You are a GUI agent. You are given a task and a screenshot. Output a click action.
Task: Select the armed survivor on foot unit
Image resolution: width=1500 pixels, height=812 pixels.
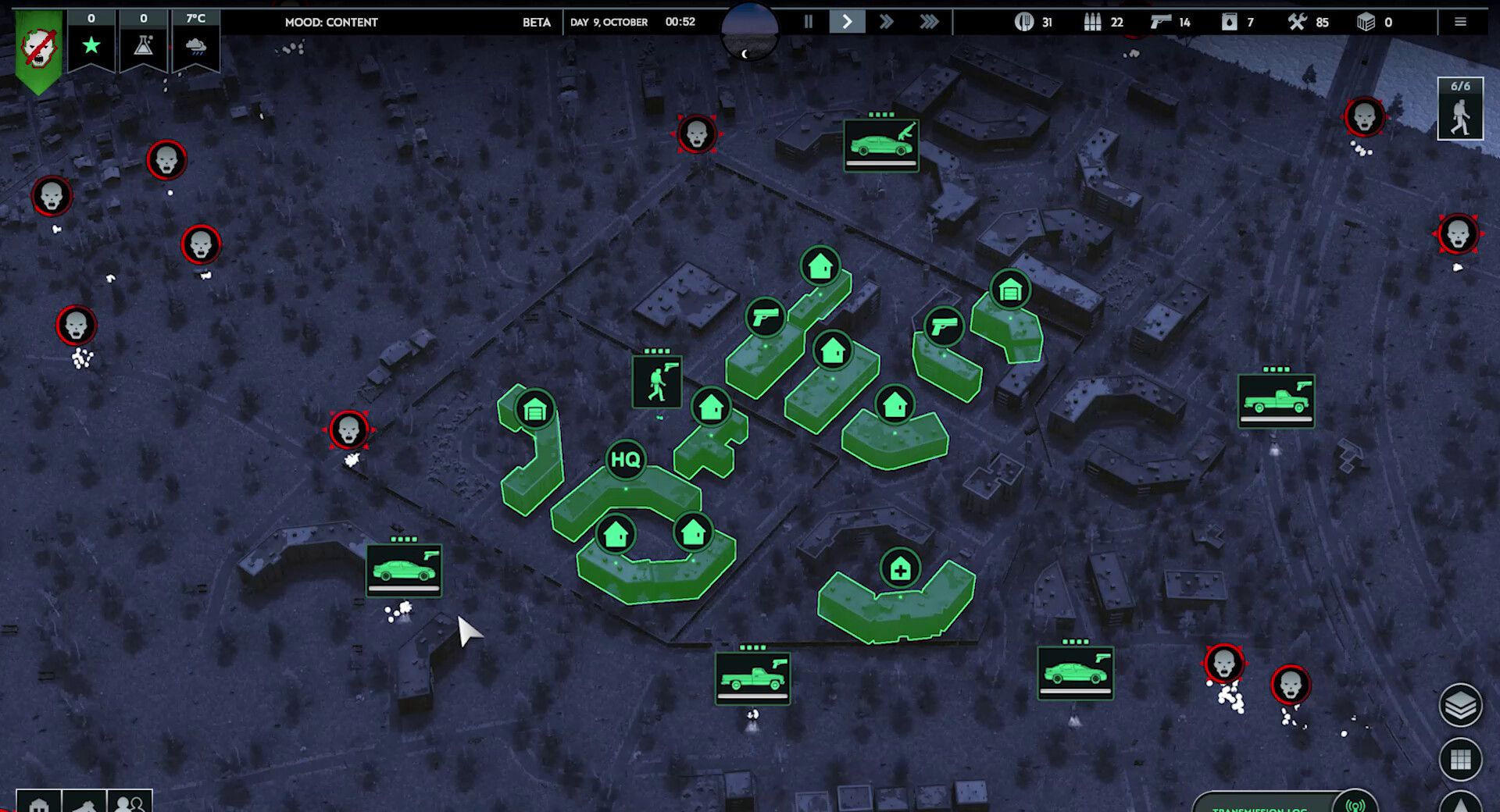point(656,382)
